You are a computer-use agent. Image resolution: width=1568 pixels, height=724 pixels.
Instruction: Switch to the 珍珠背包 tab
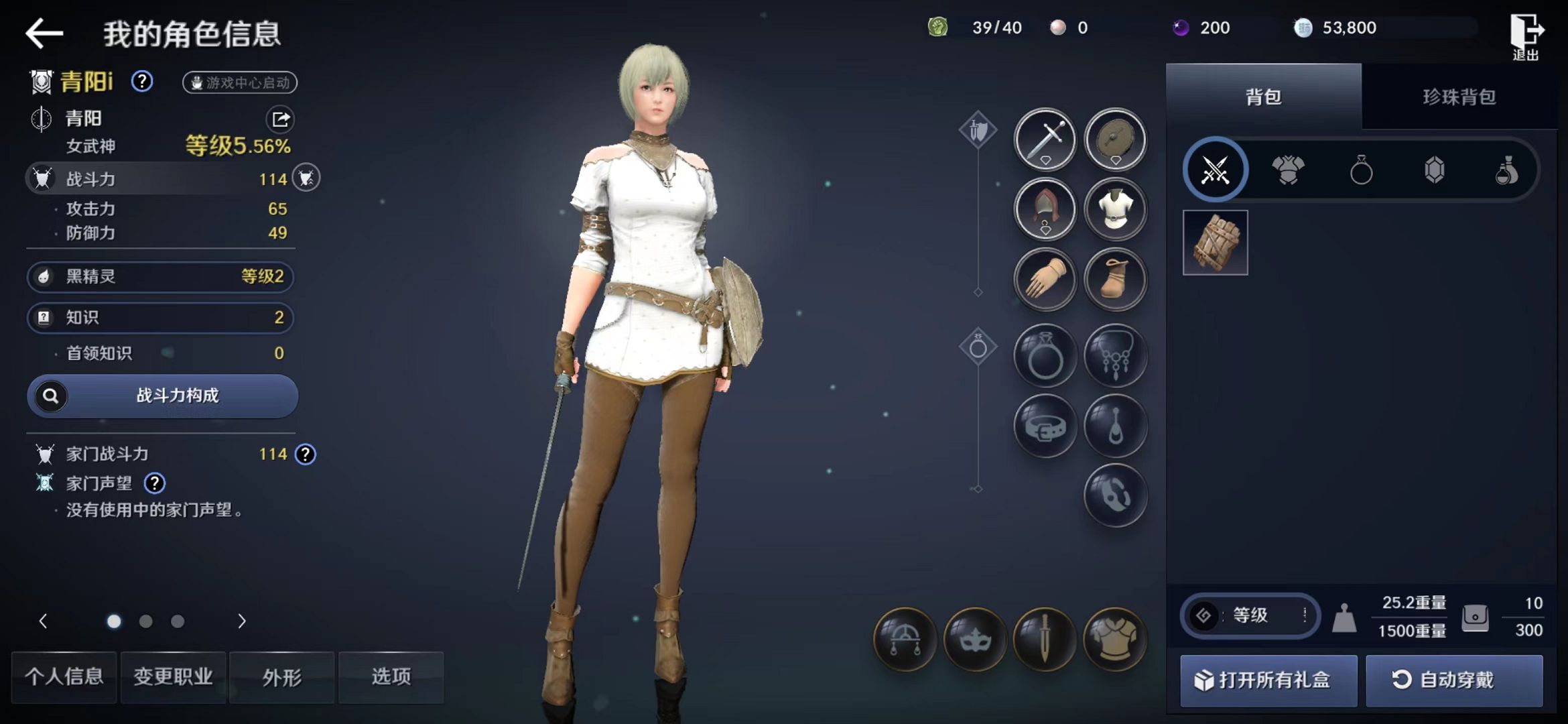tap(1459, 97)
